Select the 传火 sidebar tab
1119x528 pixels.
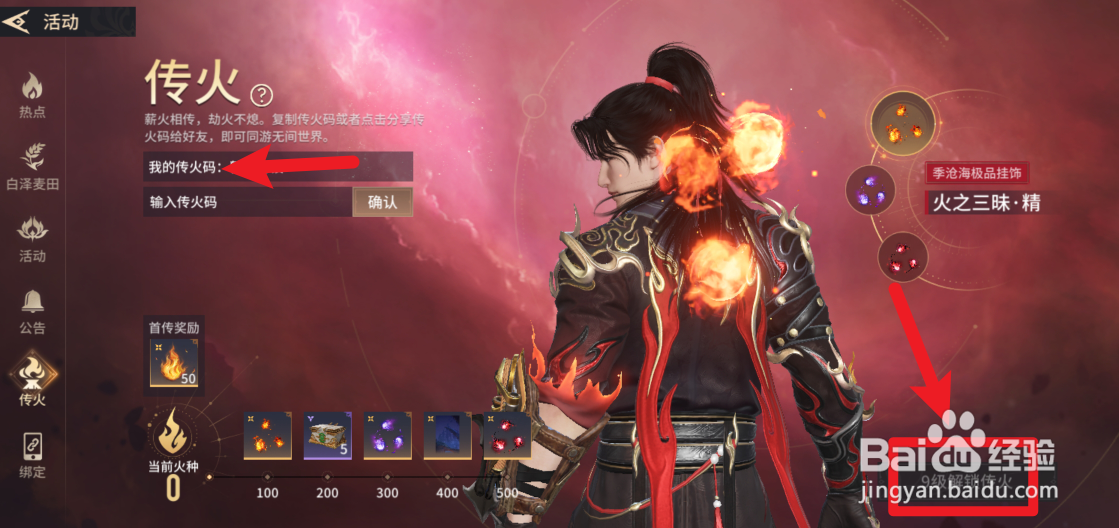click(x=32, y=382)
